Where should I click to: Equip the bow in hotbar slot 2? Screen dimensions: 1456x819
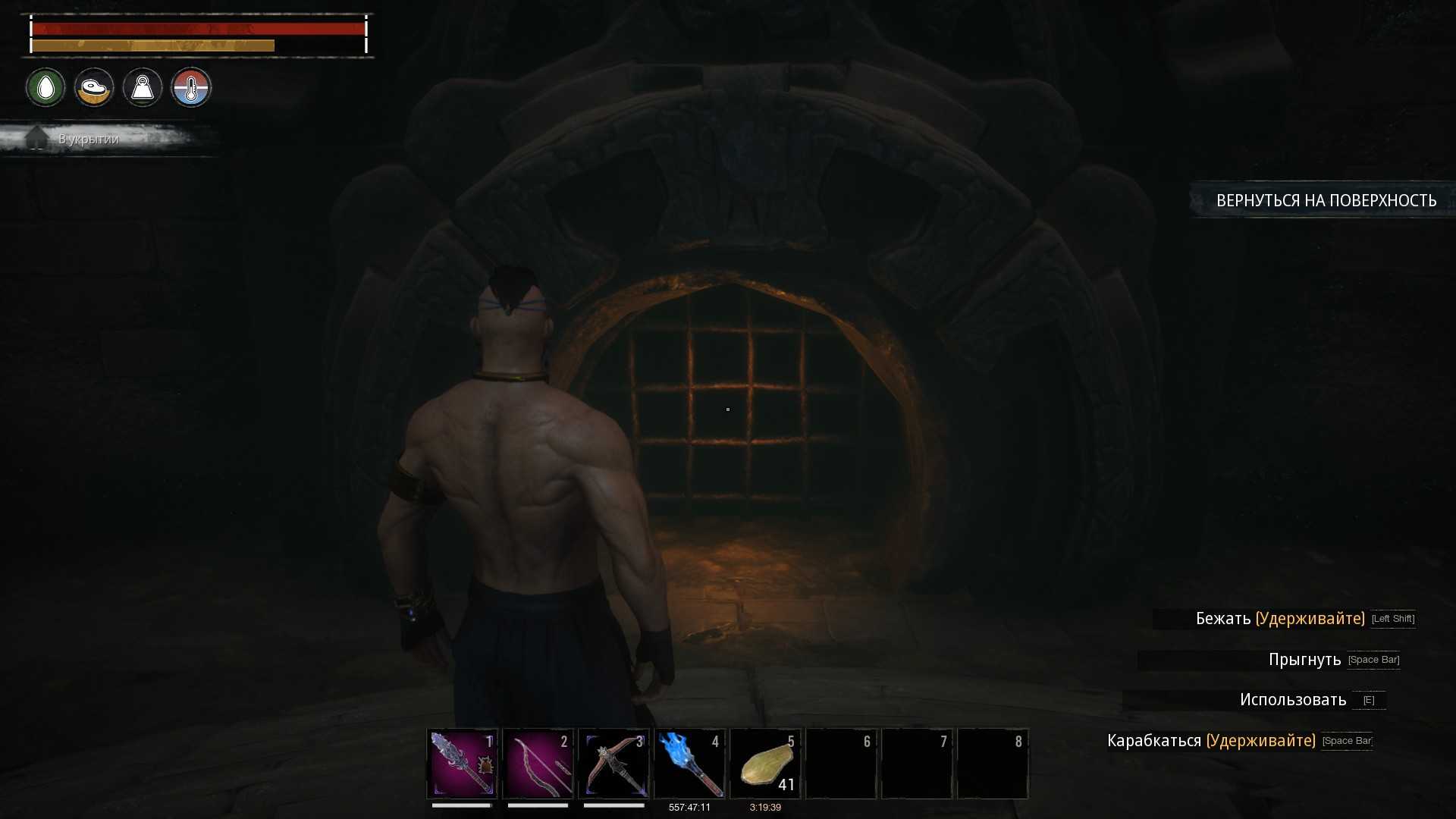coord(538,763)
